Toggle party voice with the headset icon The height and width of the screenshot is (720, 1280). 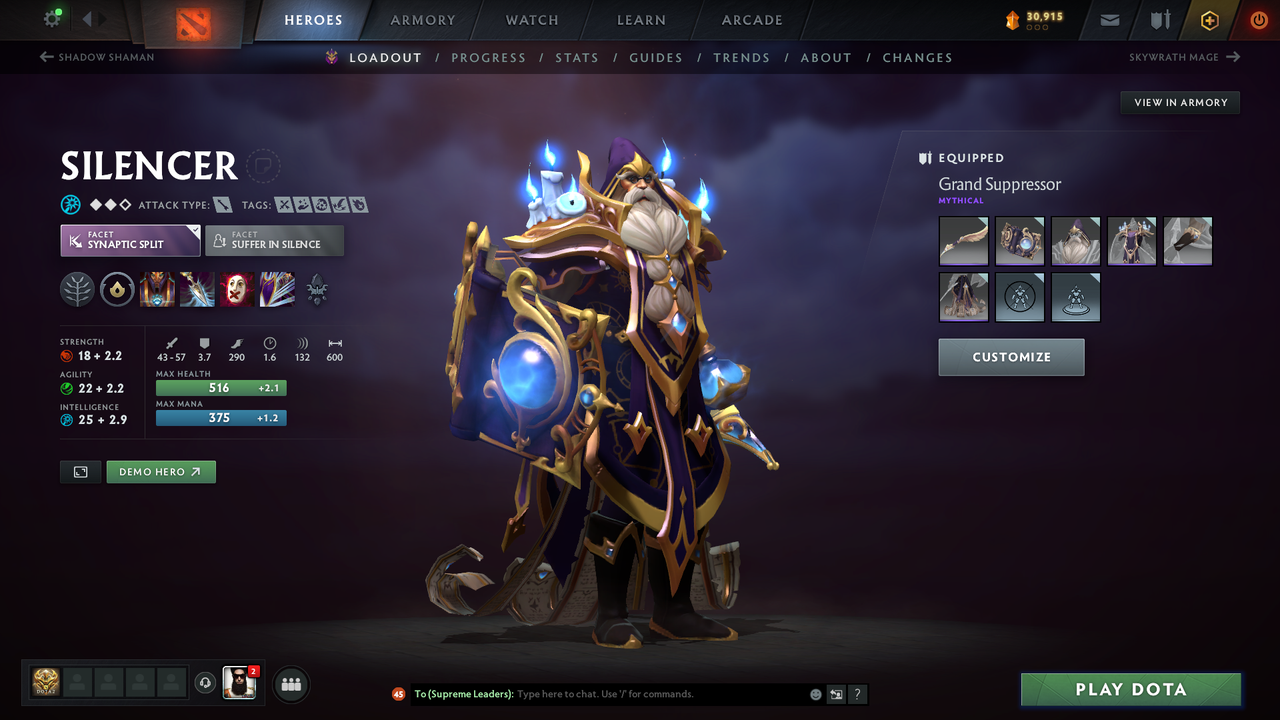207,683
